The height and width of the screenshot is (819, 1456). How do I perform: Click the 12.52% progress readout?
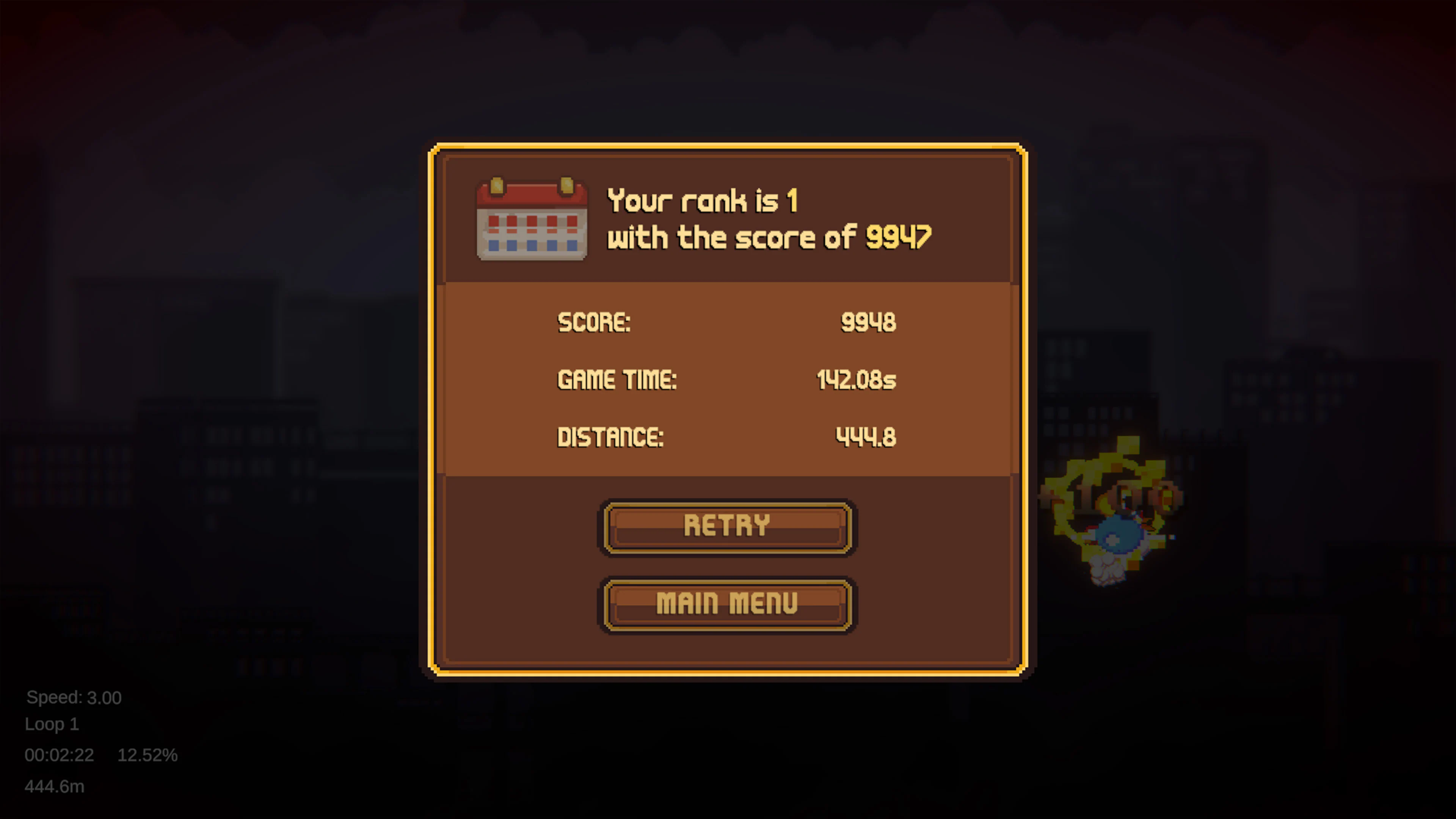click(147, 755)
